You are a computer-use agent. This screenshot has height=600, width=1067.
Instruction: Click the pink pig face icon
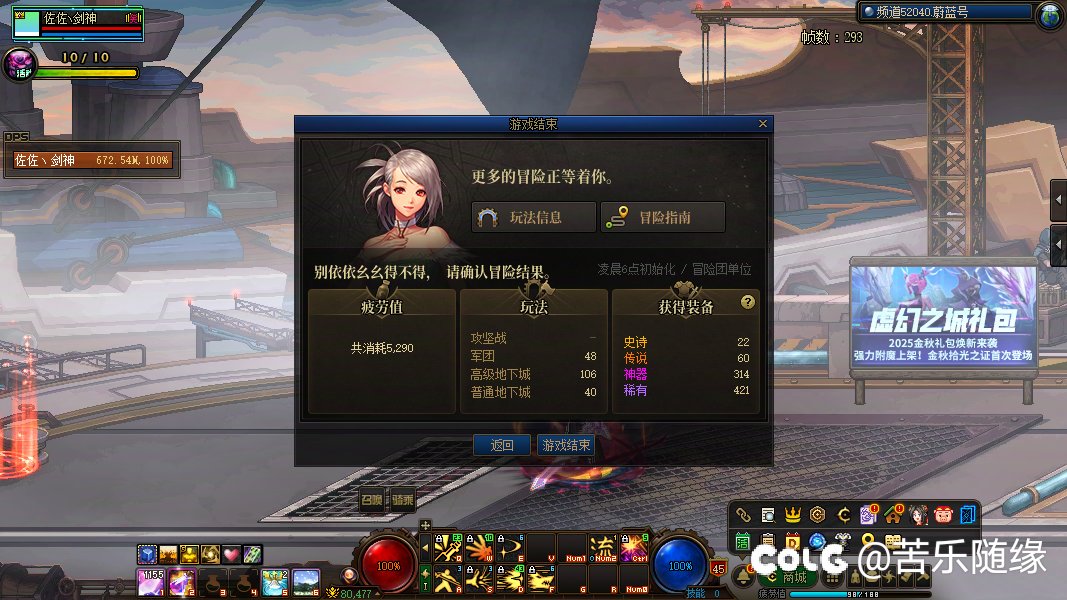tap(943, 515)
